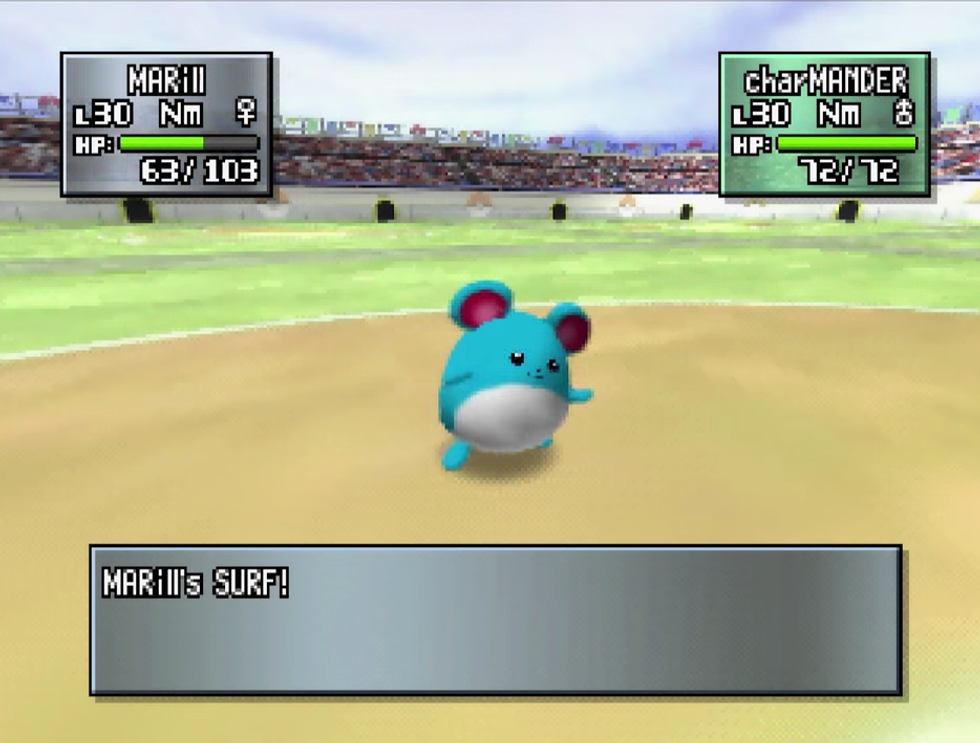The image size is (980, 743).
Task: Select the MARILL status panel
Action: pyautogui.click(x=166, y=124)
